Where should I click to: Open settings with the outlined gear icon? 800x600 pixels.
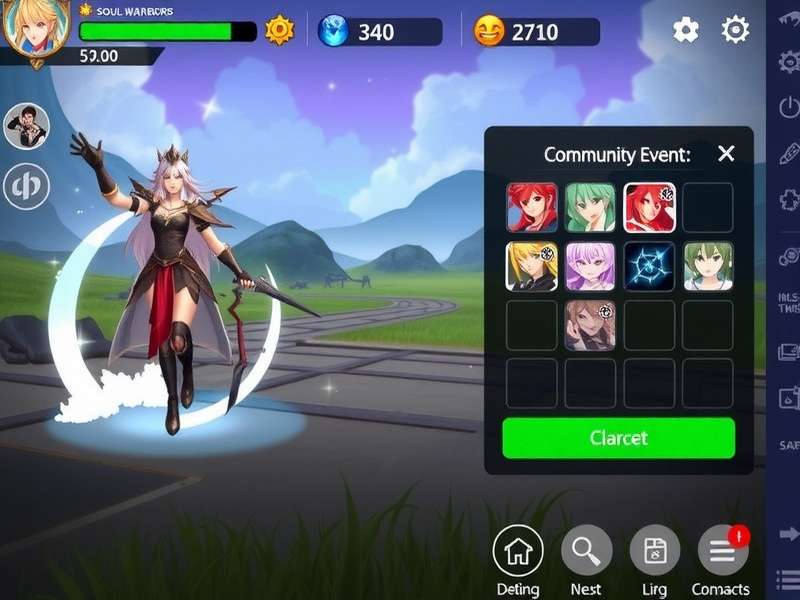735,30
